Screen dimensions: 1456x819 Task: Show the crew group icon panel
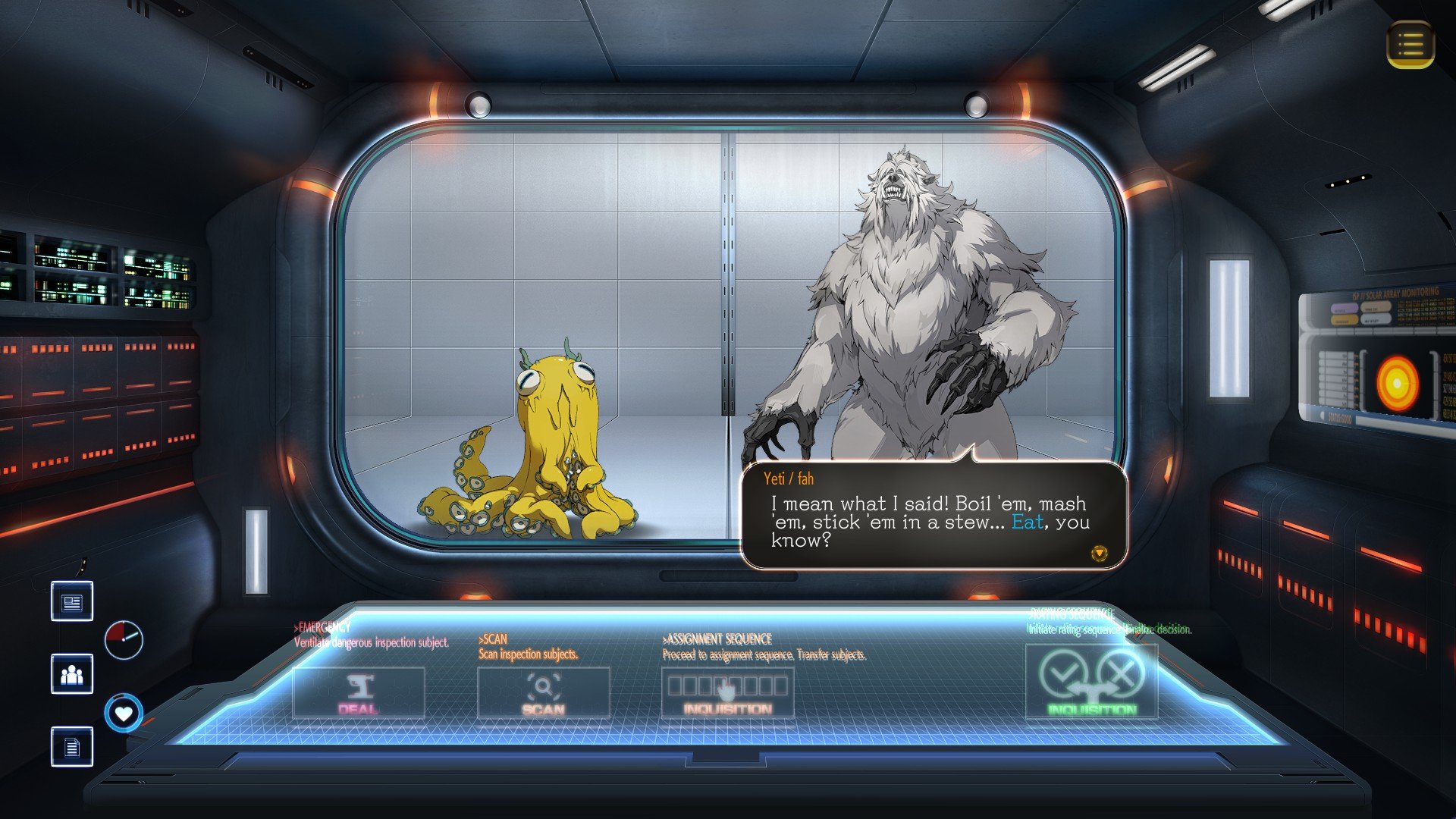[72, 674]
